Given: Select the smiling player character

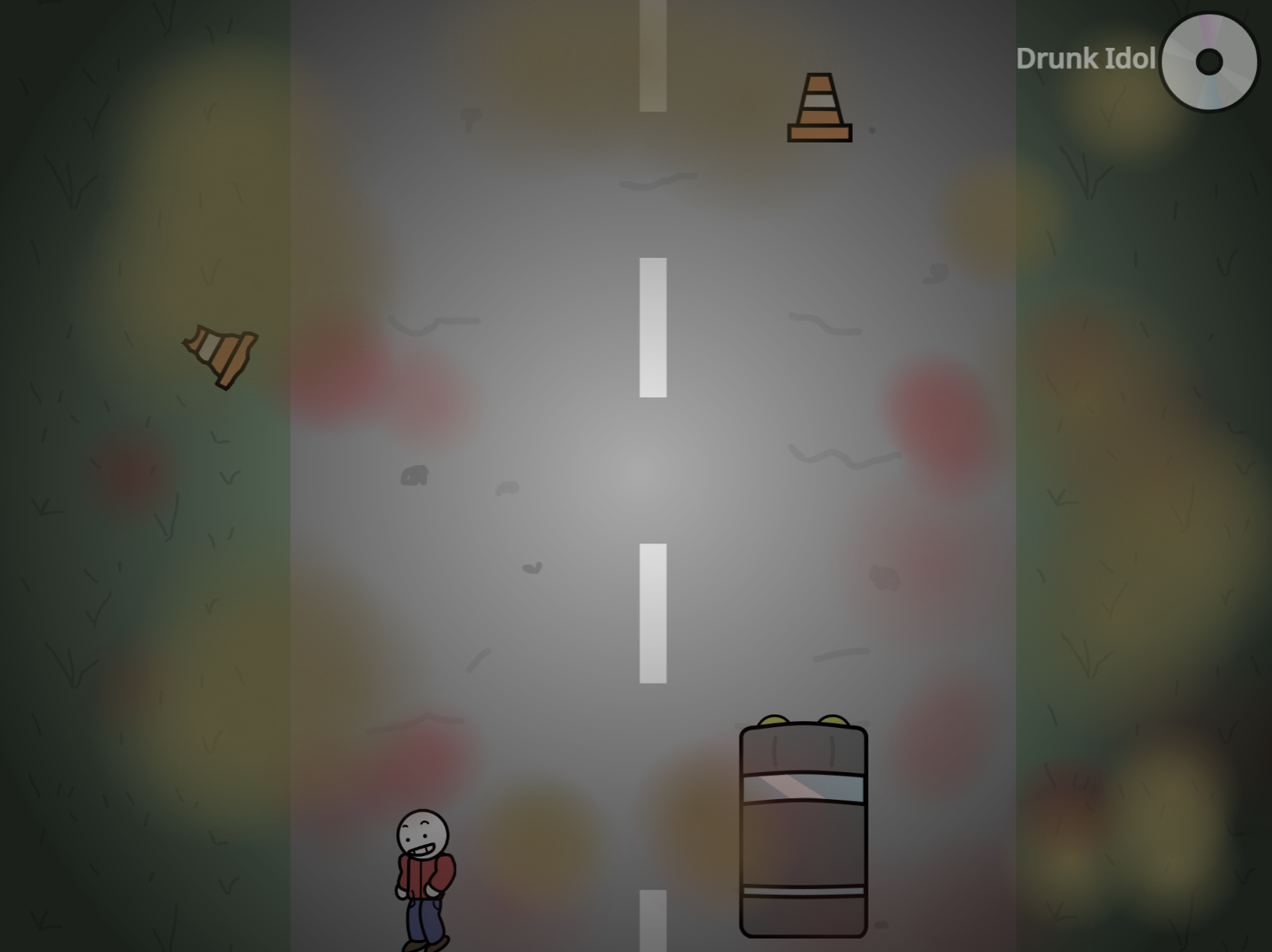Looking at the screenshot, I should pos(424,877).
